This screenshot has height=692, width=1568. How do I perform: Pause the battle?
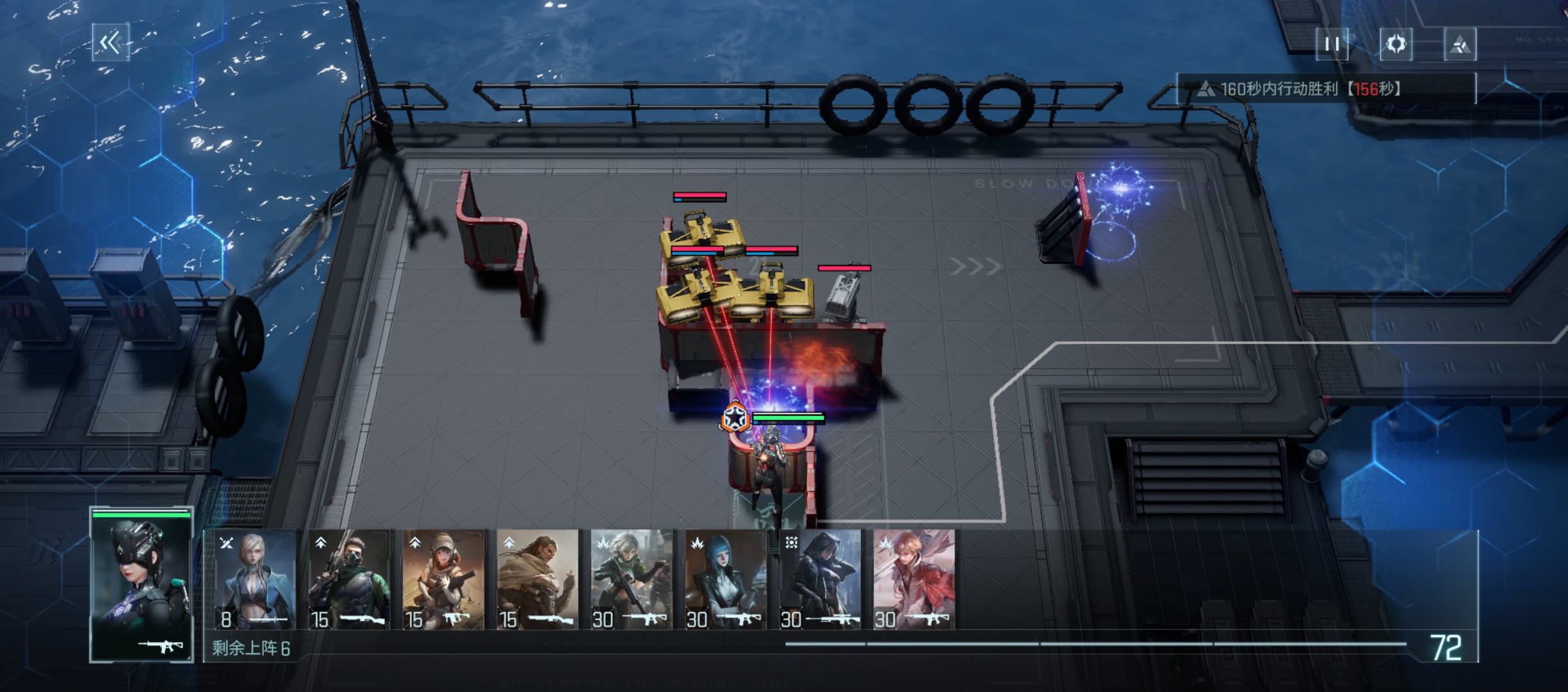(1332, 44)
